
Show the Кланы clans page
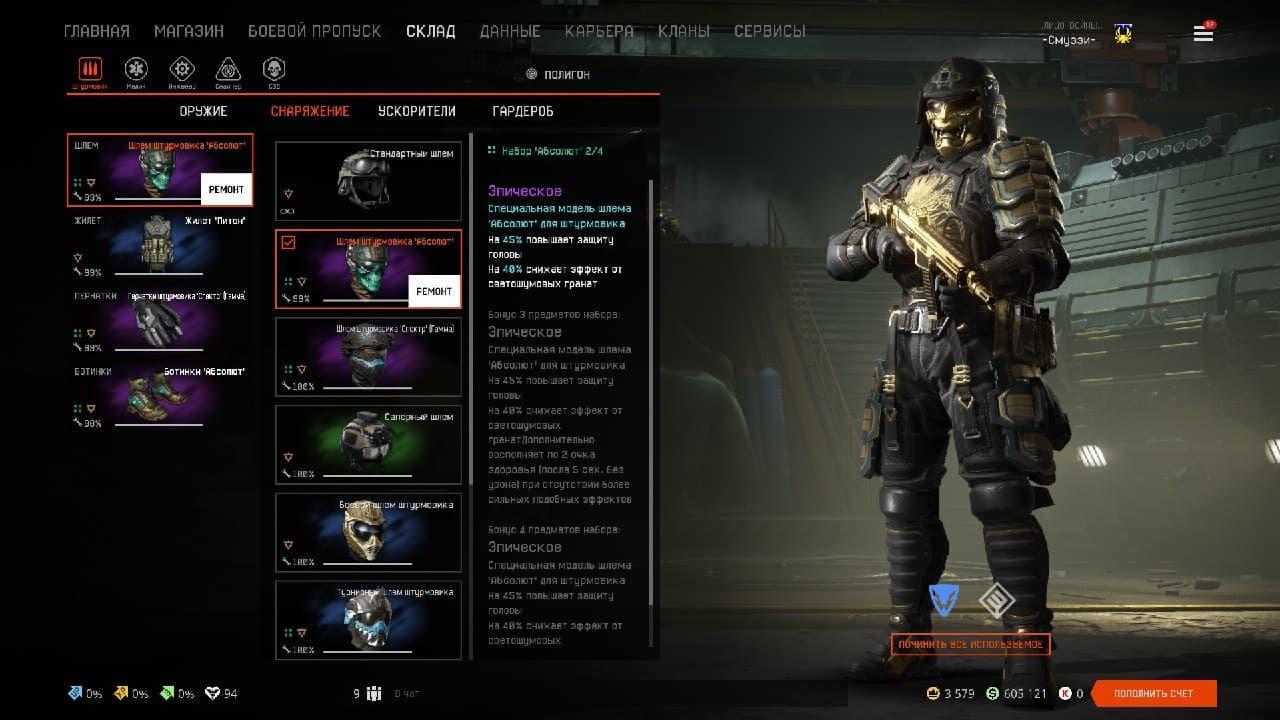point(684,31)
